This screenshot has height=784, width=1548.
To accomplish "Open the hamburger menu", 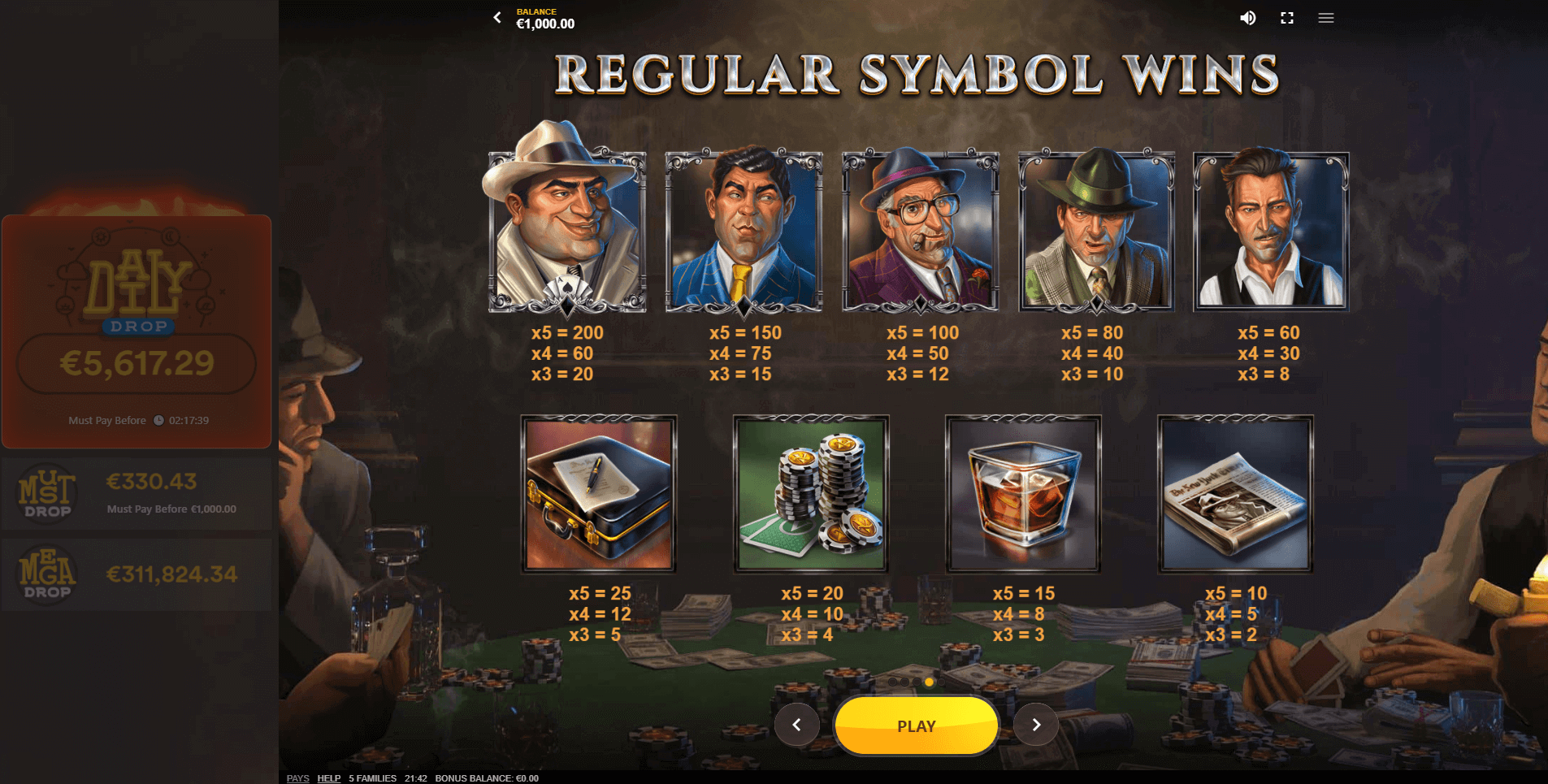I will (x=1326, y=18).
